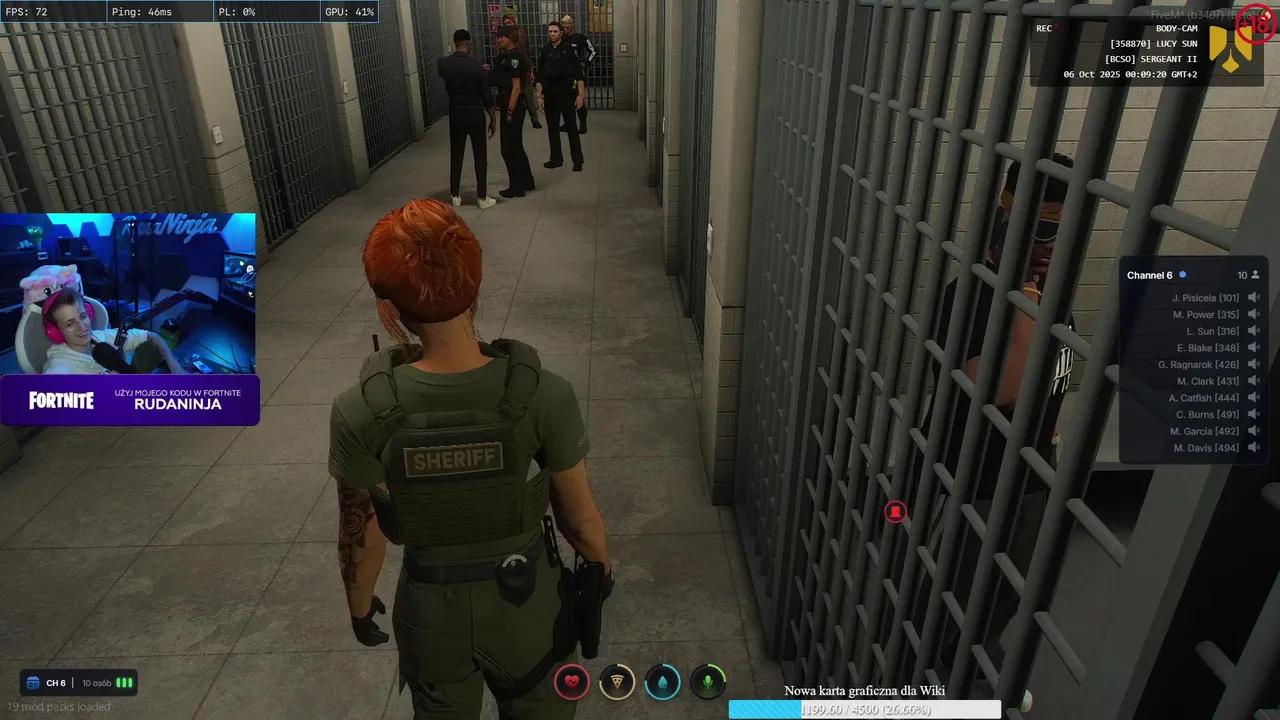Open the Channel 6 header
Screen dimensions: 1280x720
pos(1150,275)
